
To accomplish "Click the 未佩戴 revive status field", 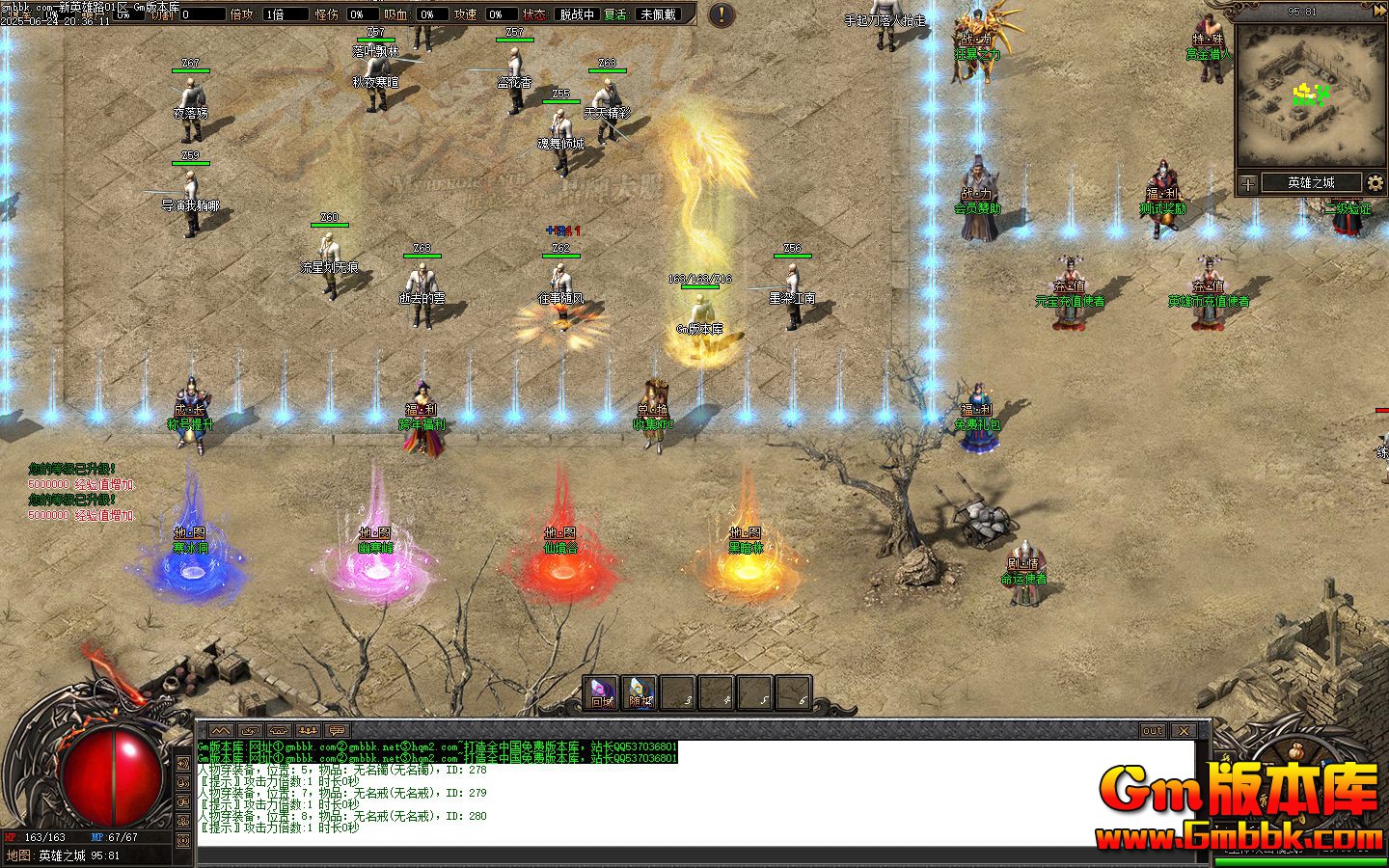I will point(659,14).
